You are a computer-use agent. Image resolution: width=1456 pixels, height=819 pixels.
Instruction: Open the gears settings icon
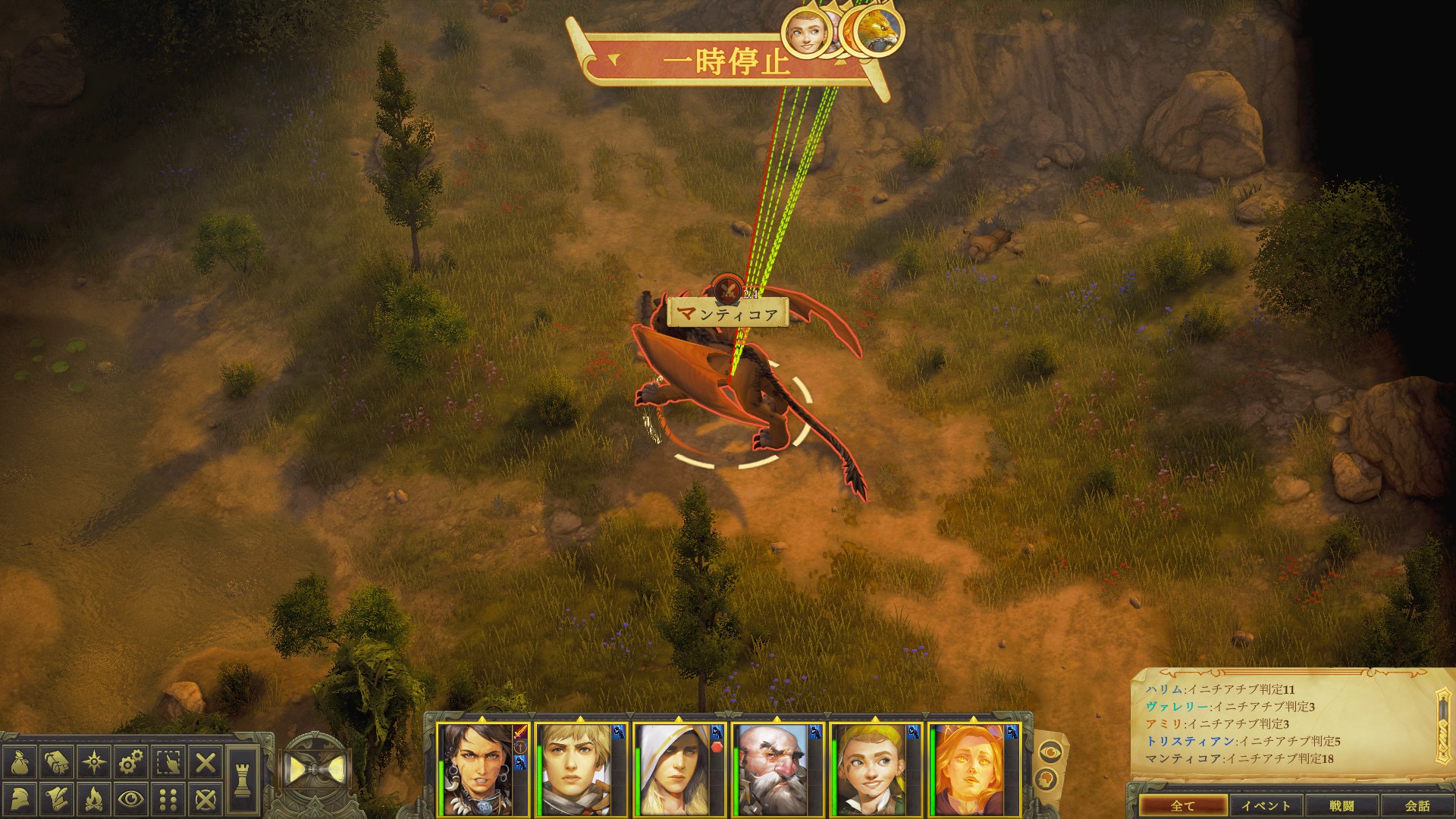click(x=131, y=762)
